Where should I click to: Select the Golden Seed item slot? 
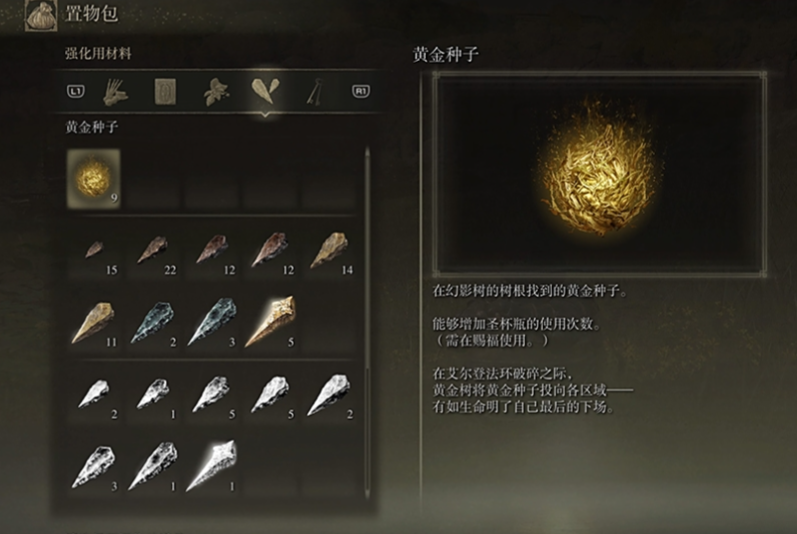[x=93, y=180]
